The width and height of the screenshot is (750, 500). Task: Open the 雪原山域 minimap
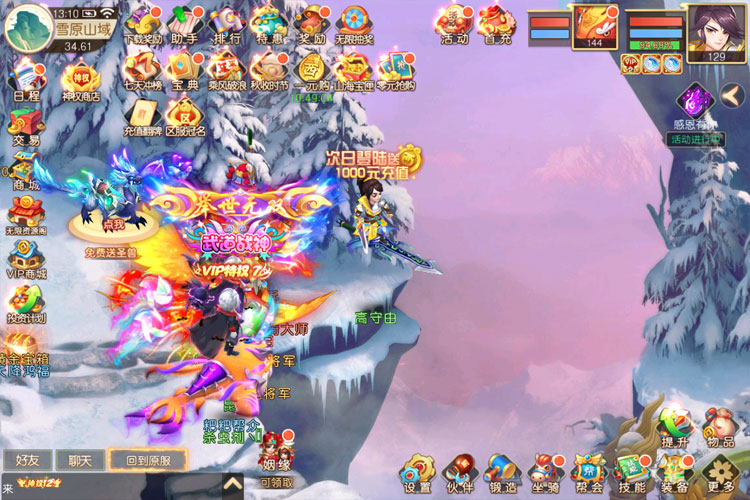30,28
